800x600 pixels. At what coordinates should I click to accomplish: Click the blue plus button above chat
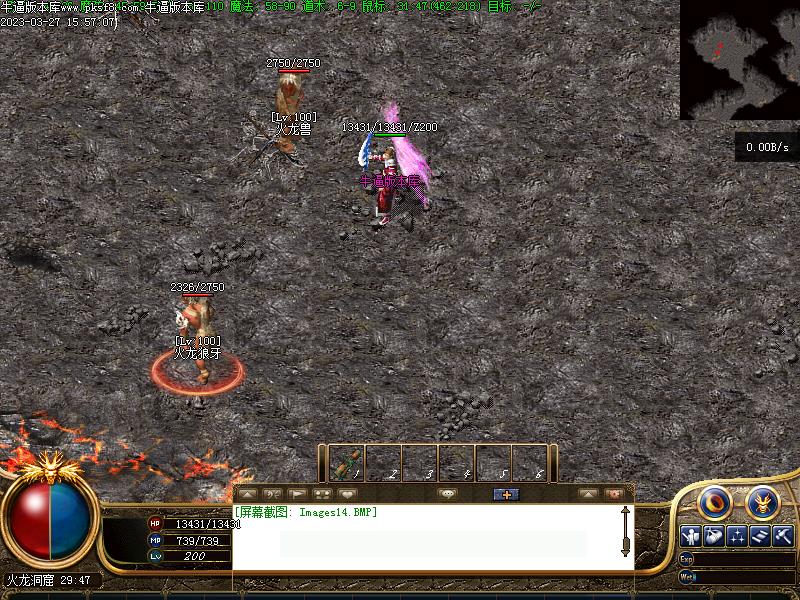pos(506,494)
